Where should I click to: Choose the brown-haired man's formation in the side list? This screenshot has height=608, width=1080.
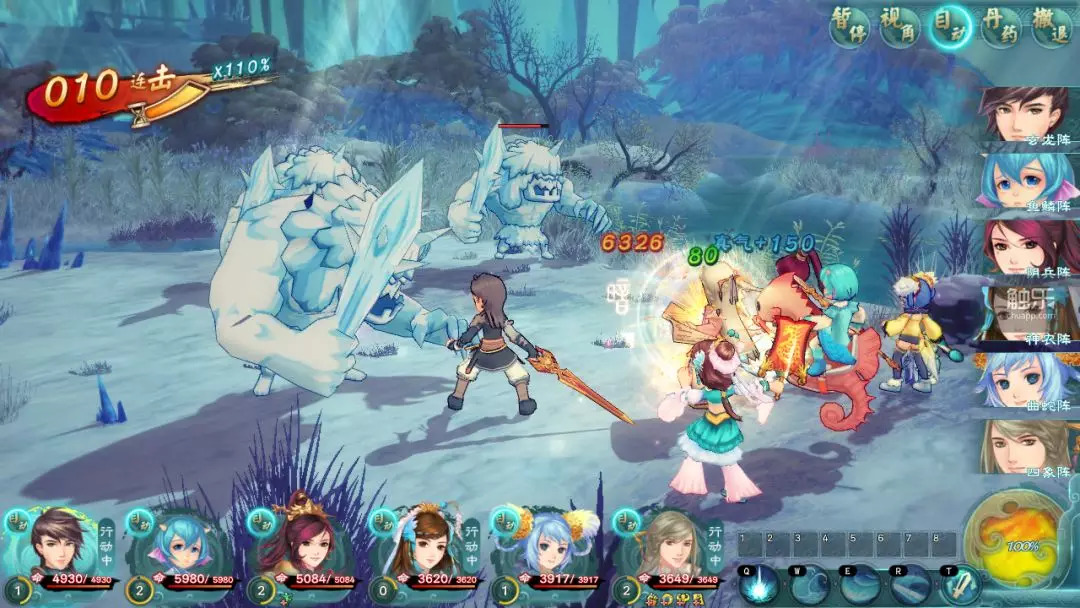click(x=1027, y=115)
